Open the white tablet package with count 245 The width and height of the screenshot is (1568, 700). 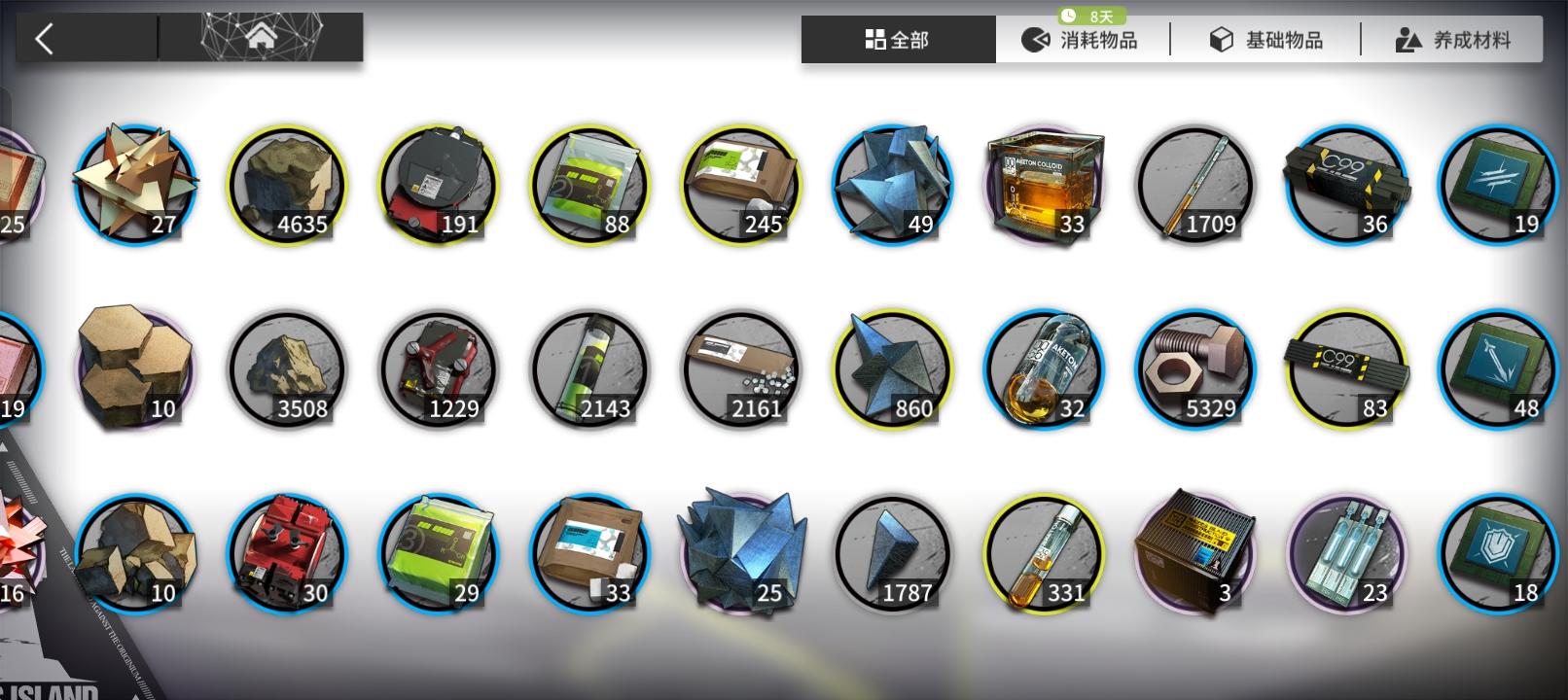741,185
